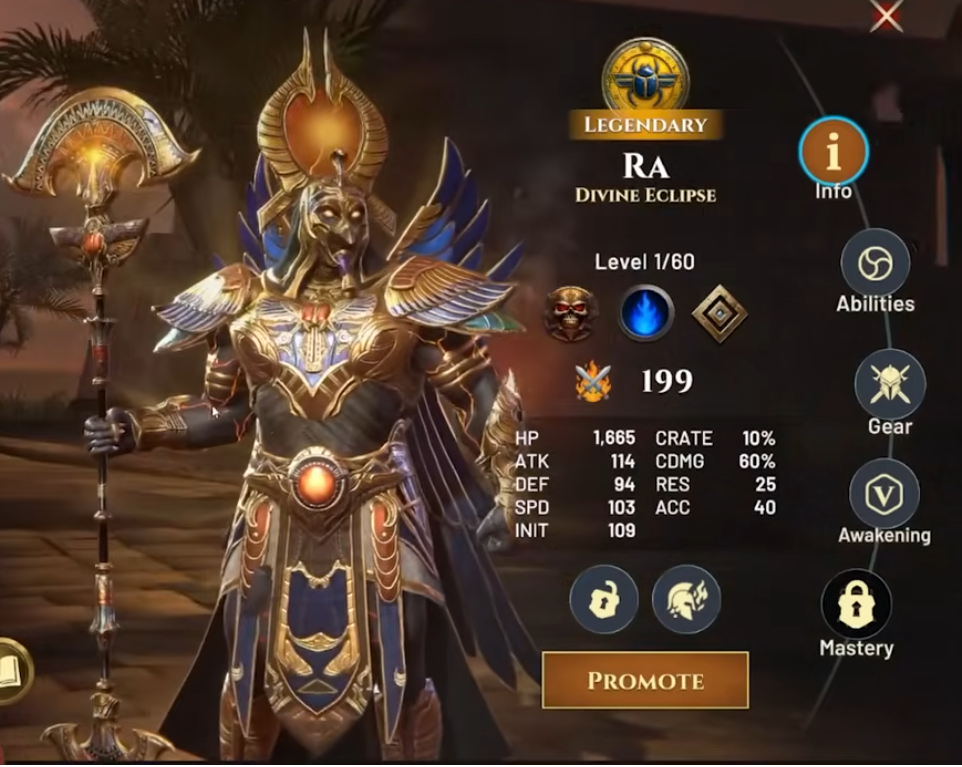The width and height of the screenshot is (962, 767).
Task: Tap the crossed swords power icon
Action: tap(592, 381)
